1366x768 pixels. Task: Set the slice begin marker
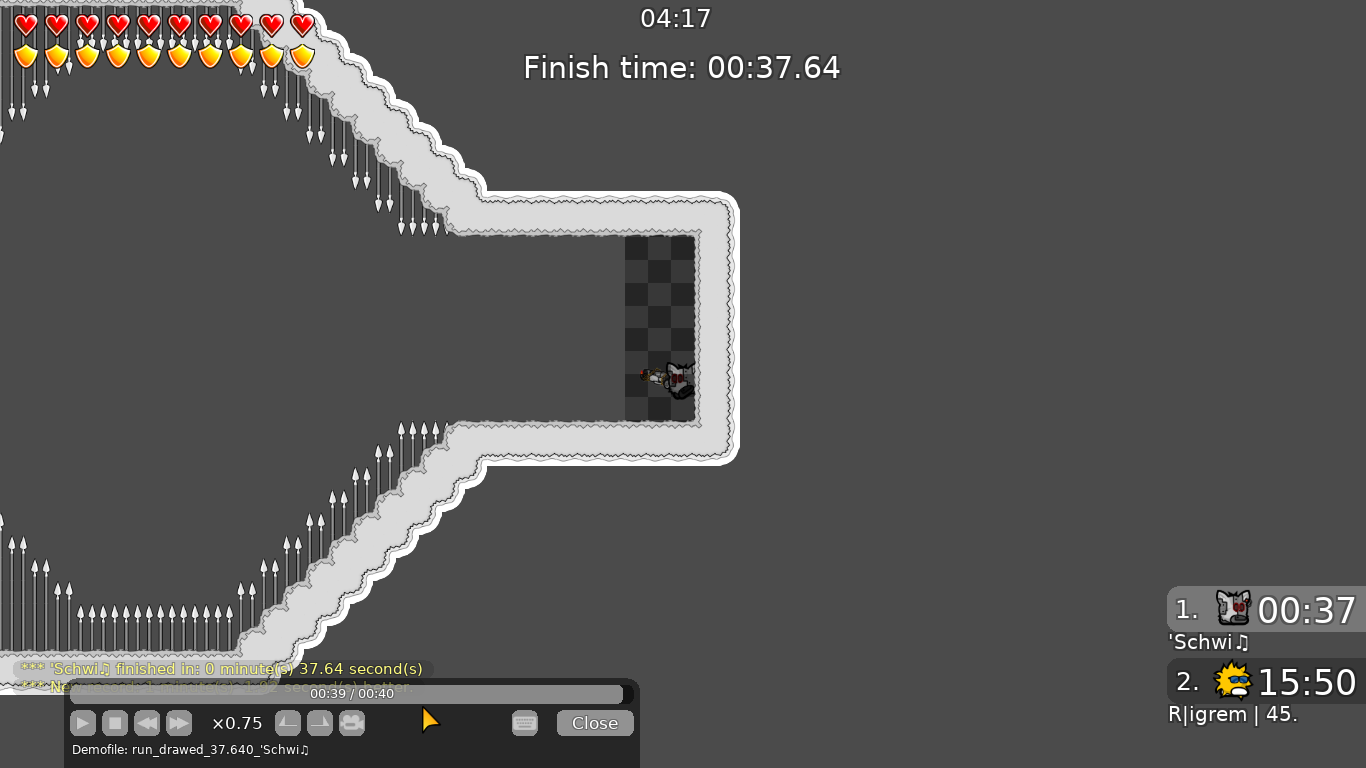point(288,723)
